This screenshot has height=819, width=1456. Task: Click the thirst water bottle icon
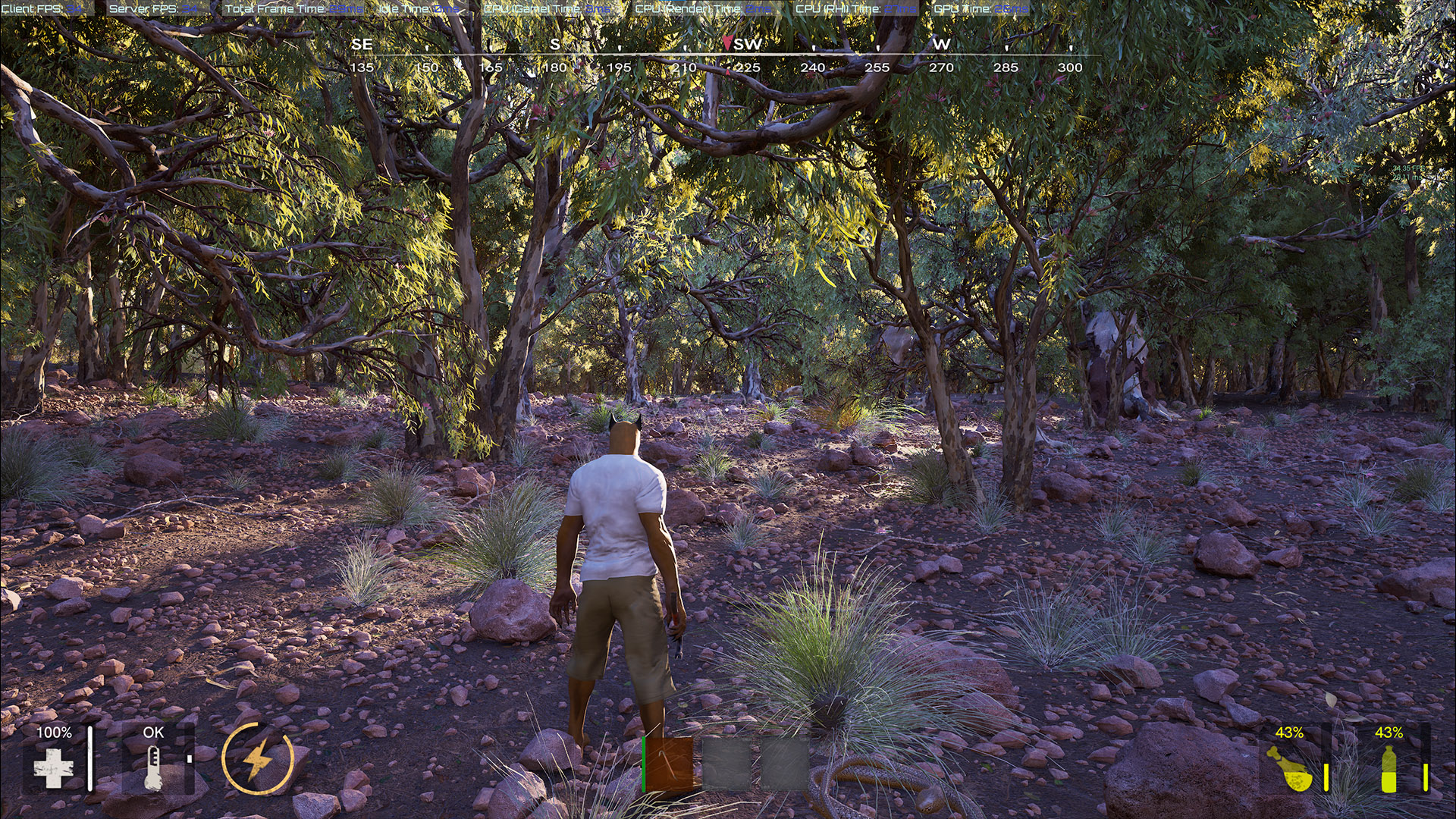coord(1389,768)
